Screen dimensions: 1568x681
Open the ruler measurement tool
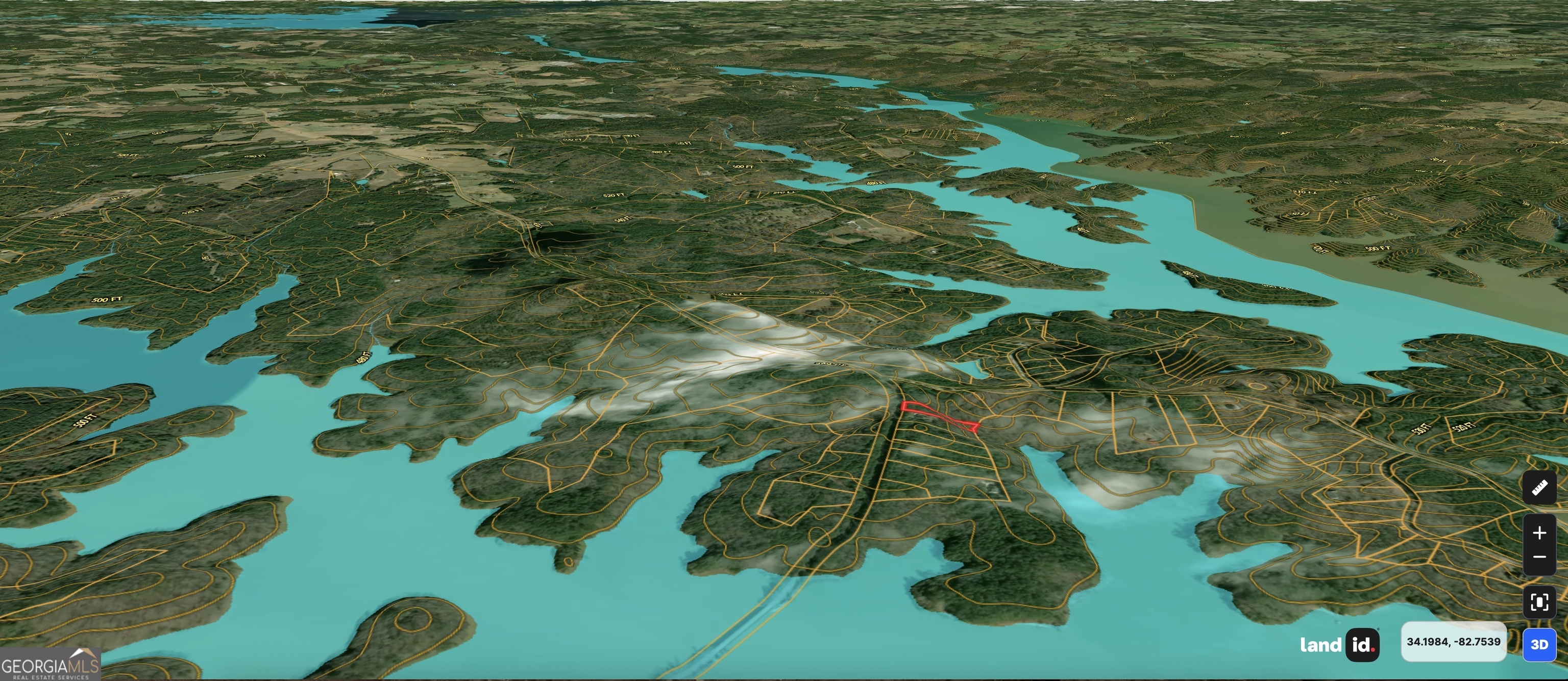click(1539, 488)
